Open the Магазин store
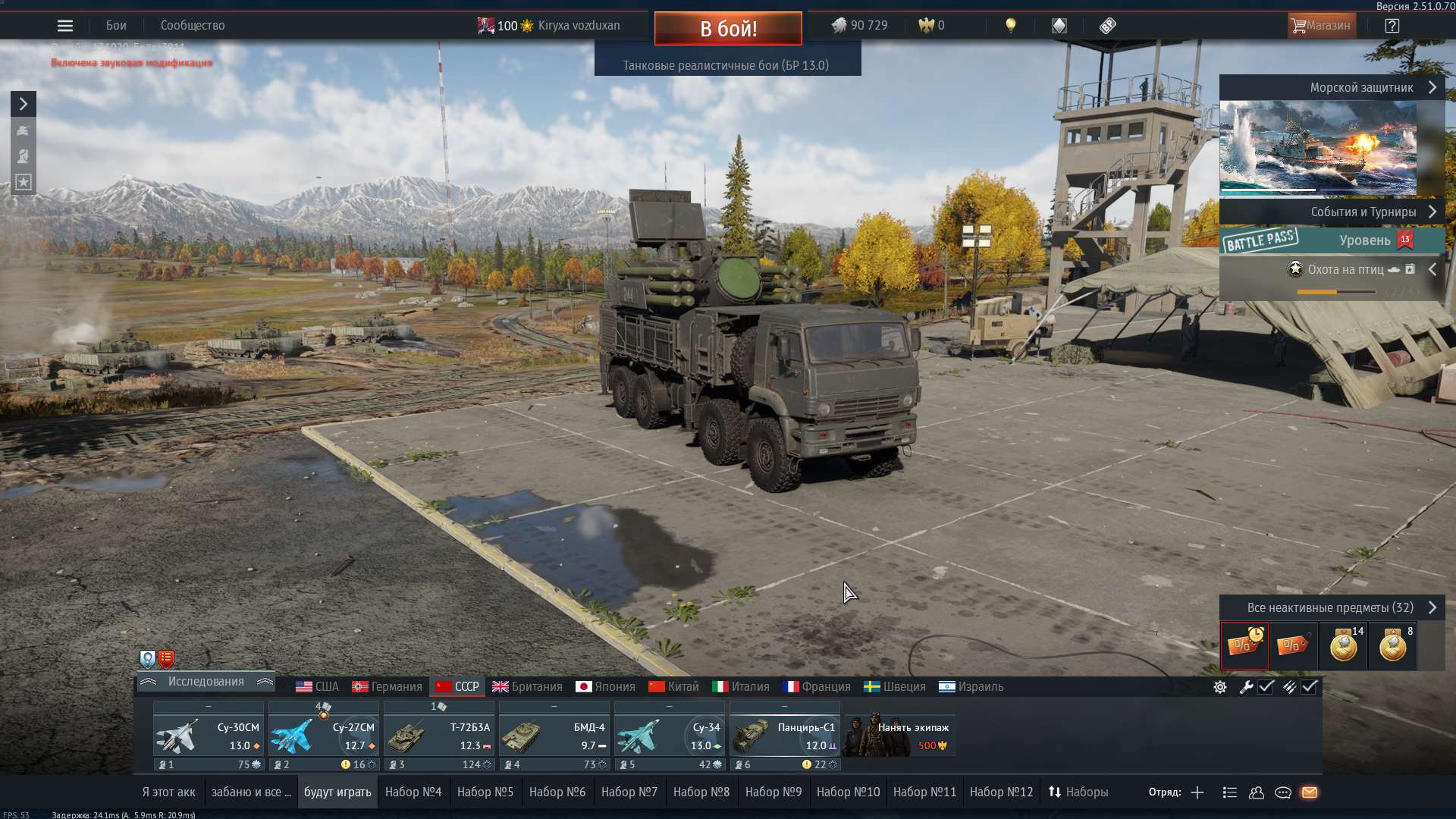Image resolution: width=1456 pixels, height=819 pixels. pyautogui.click(x=1321, y=25)
